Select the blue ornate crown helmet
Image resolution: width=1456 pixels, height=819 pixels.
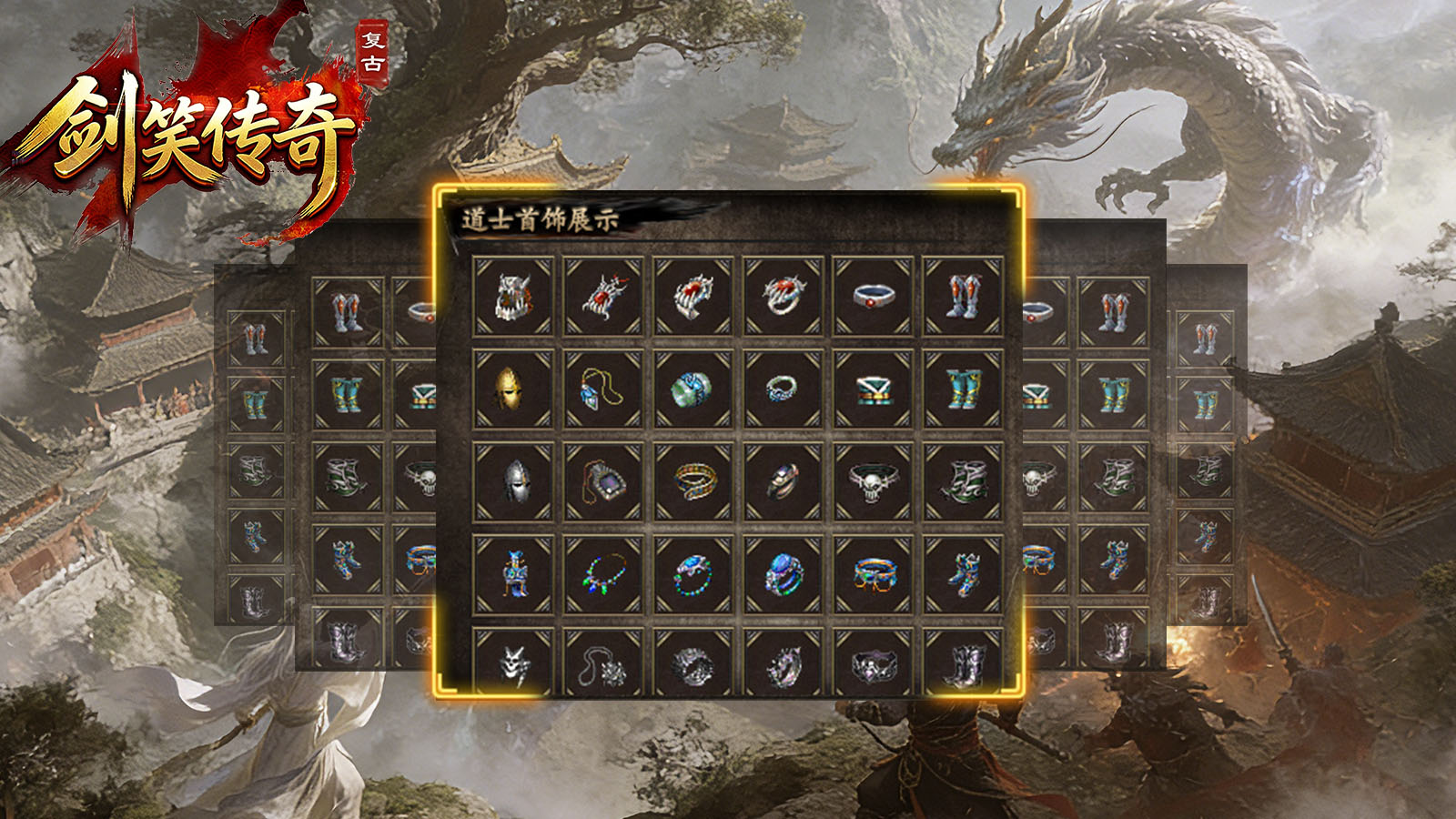[x=512, y=575]
